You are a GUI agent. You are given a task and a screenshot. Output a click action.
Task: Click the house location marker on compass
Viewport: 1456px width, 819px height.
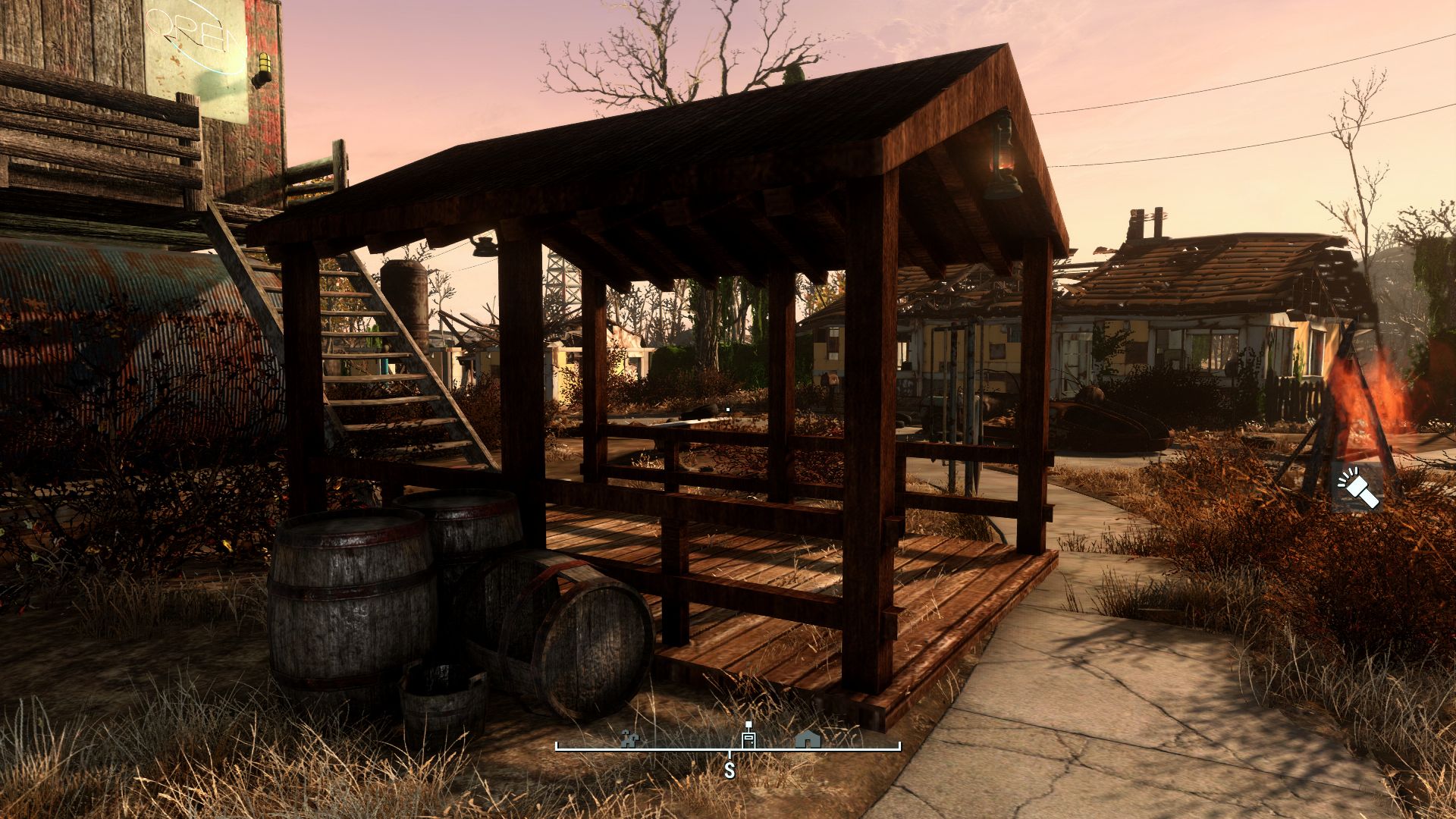(x=808, y=738)
